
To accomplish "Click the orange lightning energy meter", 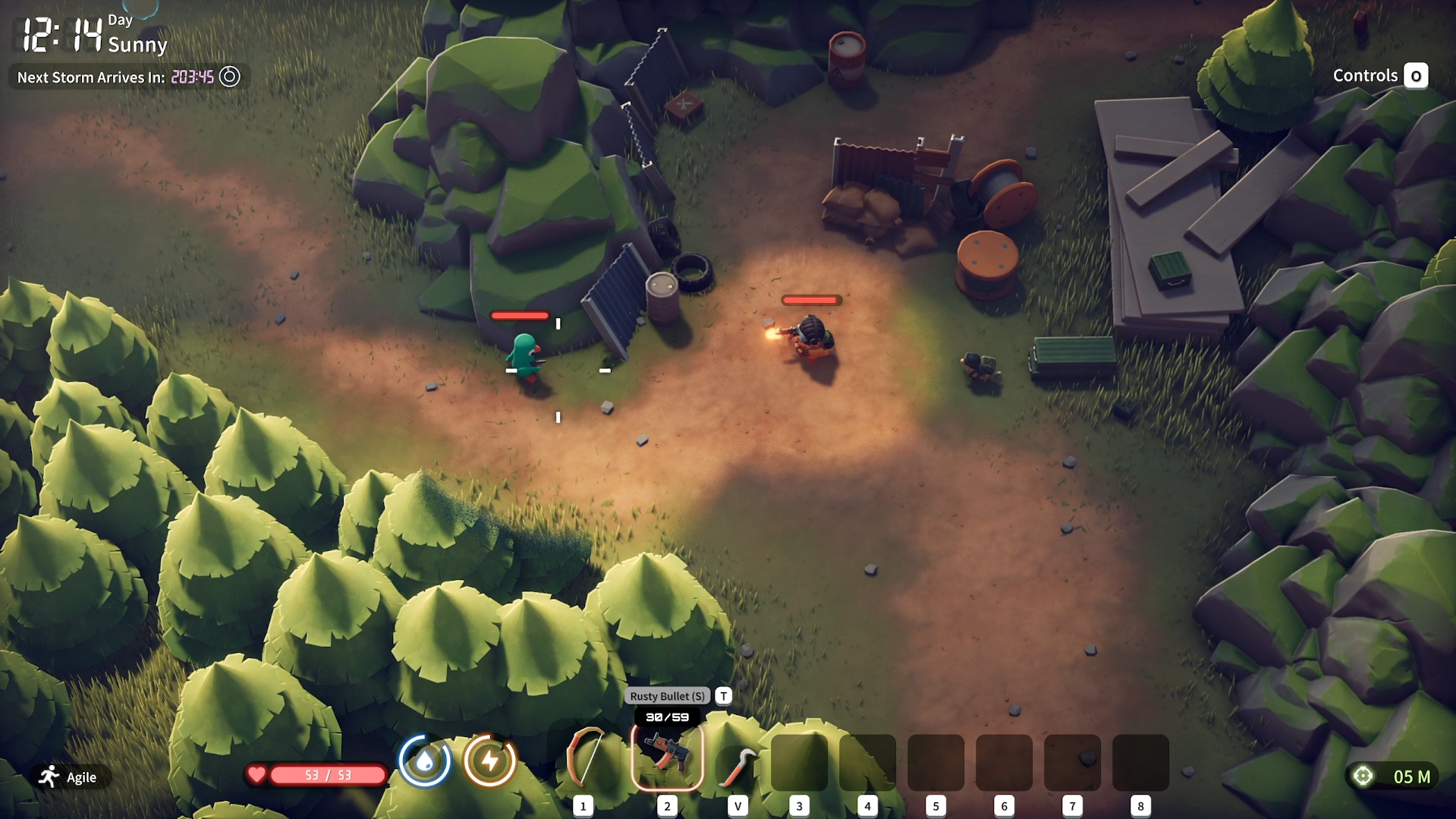I will click(490, 760).
